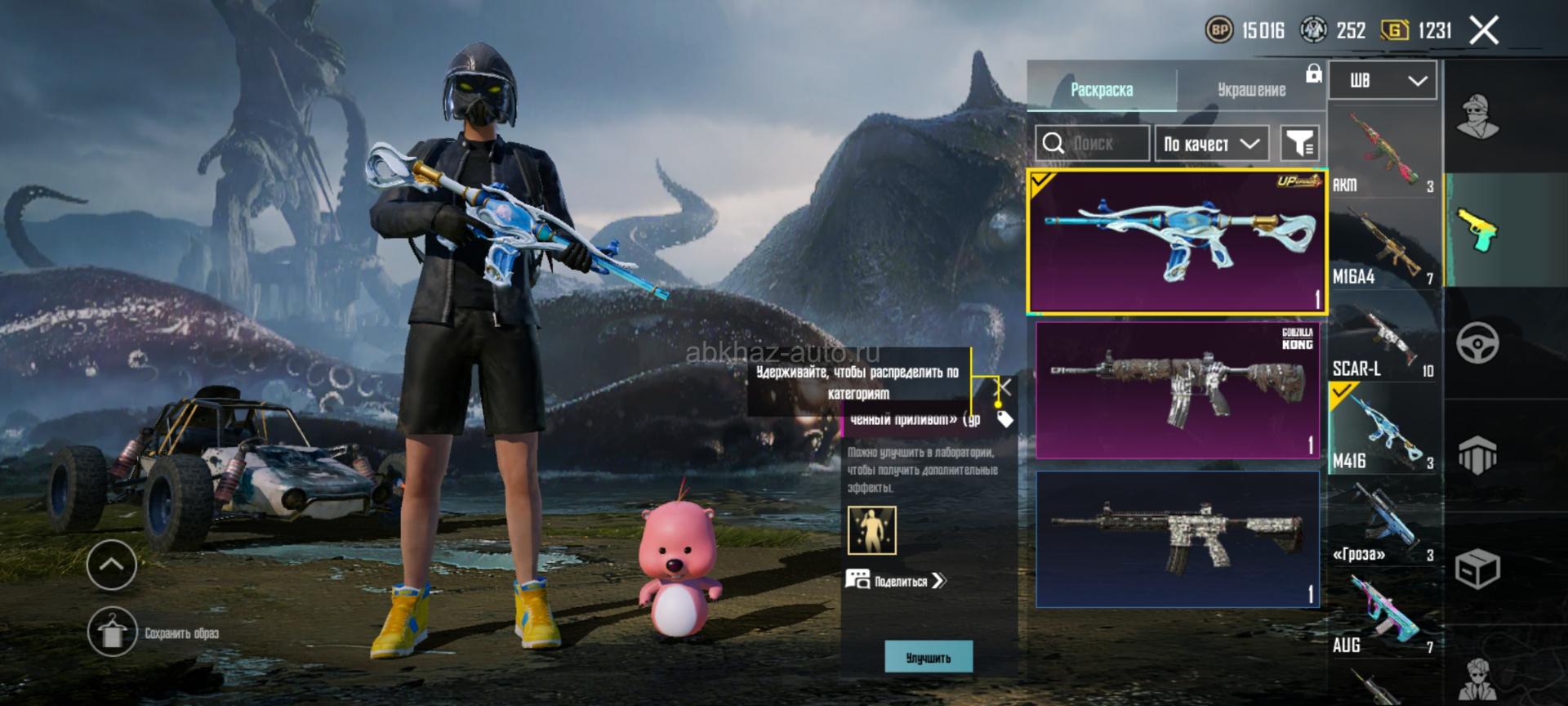Image resolution: width=1568 pixels, height=706 pixels.
Task: Close the tooltip with its small X
Action: click(1004, 387)
